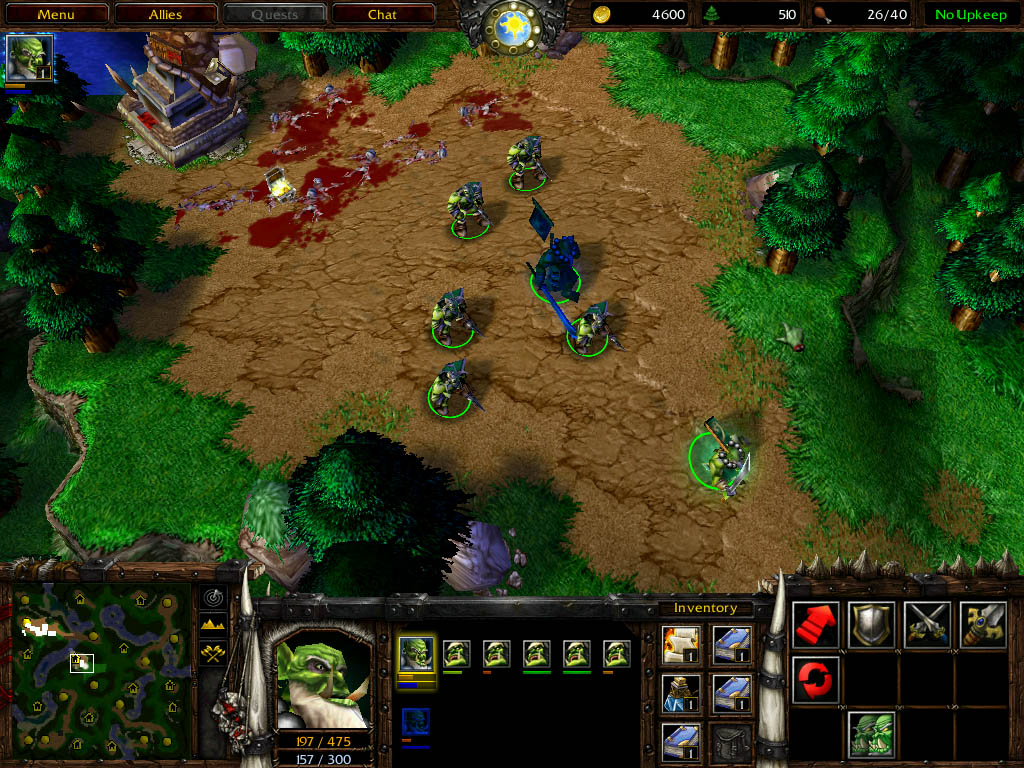1024x768 pixels.
Task: Click the crossed swords command icon
Action: [x=927, y=625]
